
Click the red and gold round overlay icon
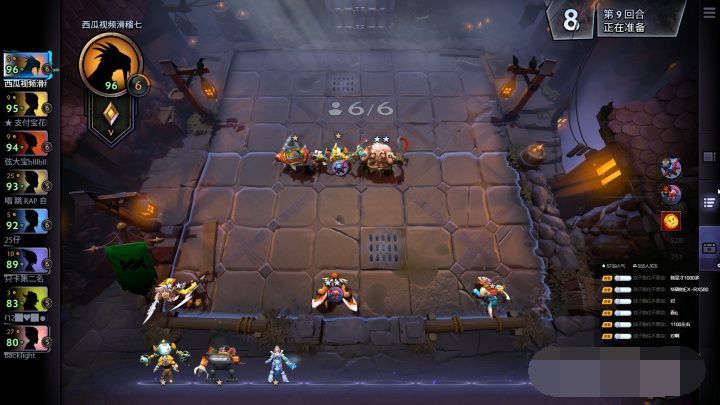(x=671, y=220)
